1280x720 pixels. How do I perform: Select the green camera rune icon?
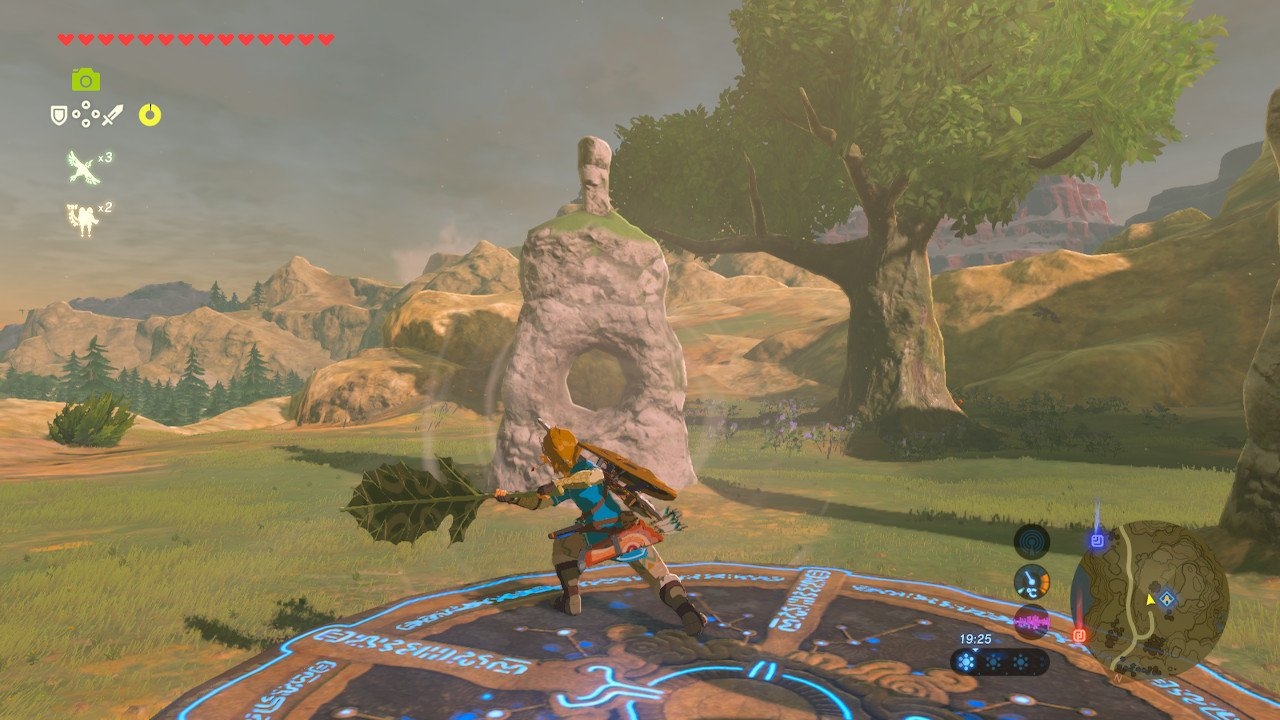(x=86, y=79)
